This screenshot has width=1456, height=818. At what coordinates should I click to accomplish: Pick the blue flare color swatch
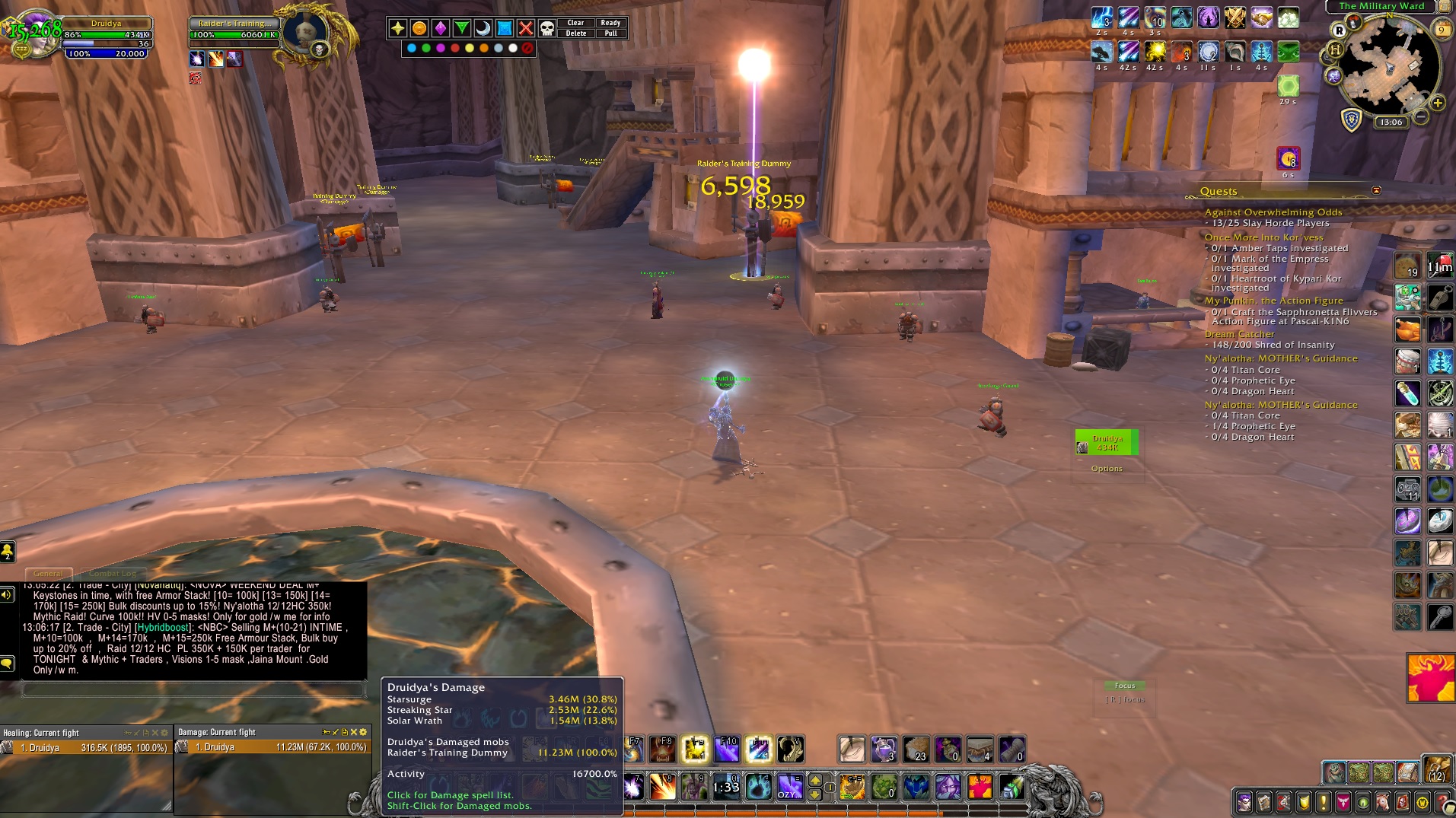(410, 48)
